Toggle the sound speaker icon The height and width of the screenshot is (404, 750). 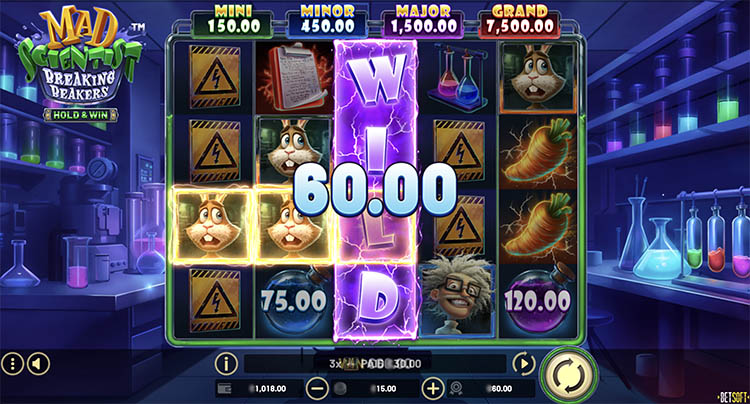(37, 363)
